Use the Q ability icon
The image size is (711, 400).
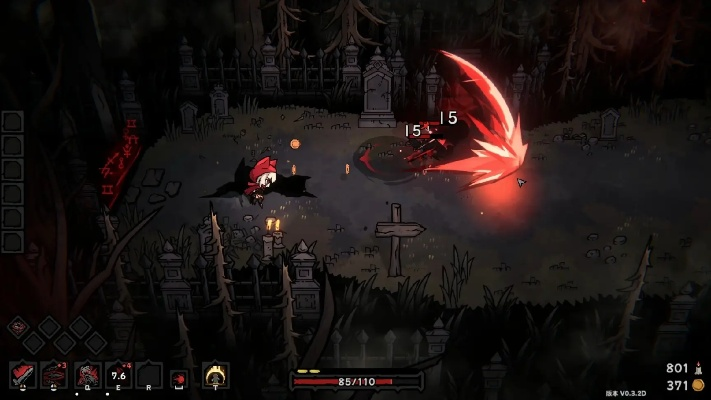click(88, 375)
